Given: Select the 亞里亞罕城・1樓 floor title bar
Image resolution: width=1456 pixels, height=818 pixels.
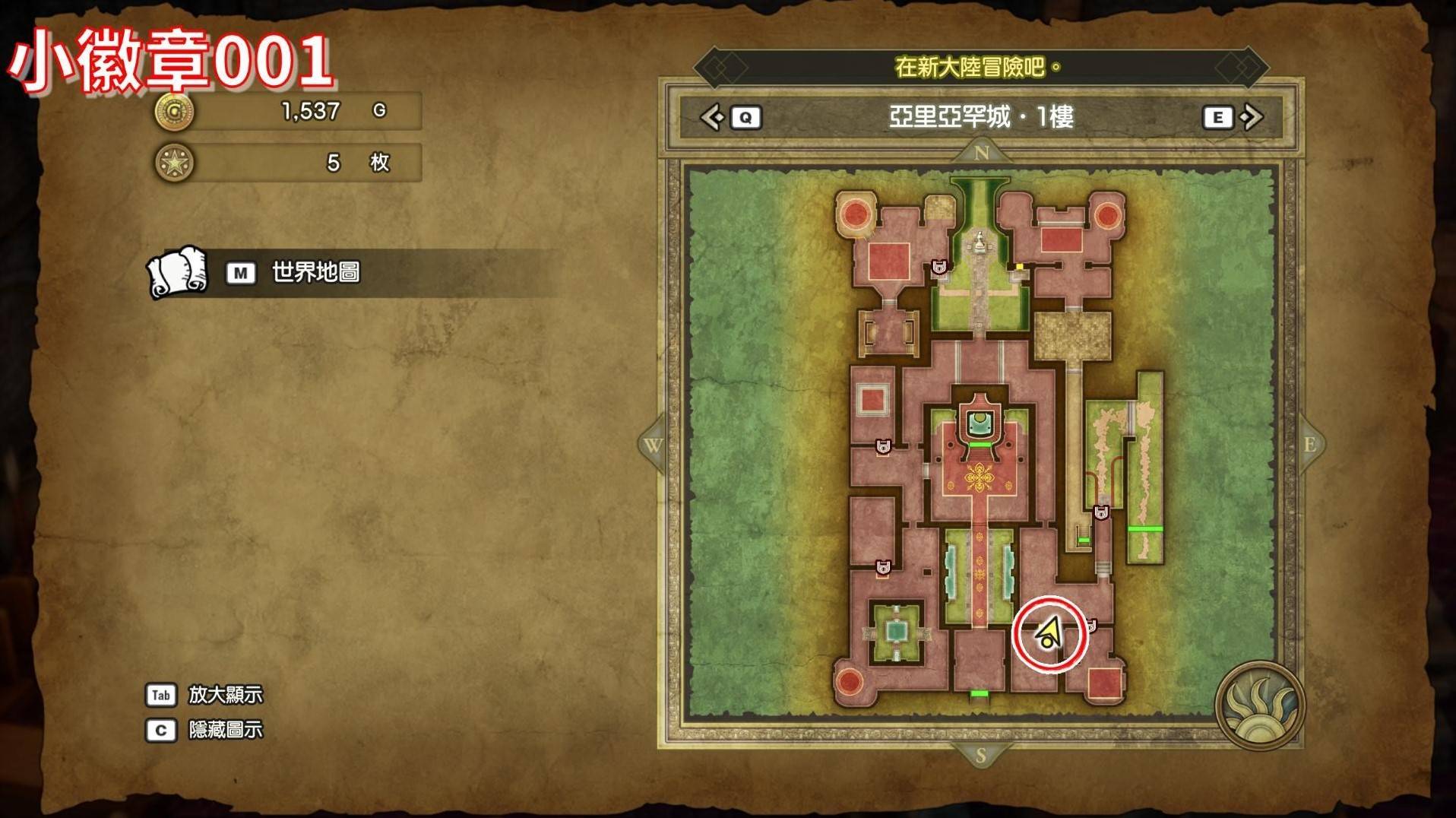Looking at the screenshot, I should [x=980, y=117].
